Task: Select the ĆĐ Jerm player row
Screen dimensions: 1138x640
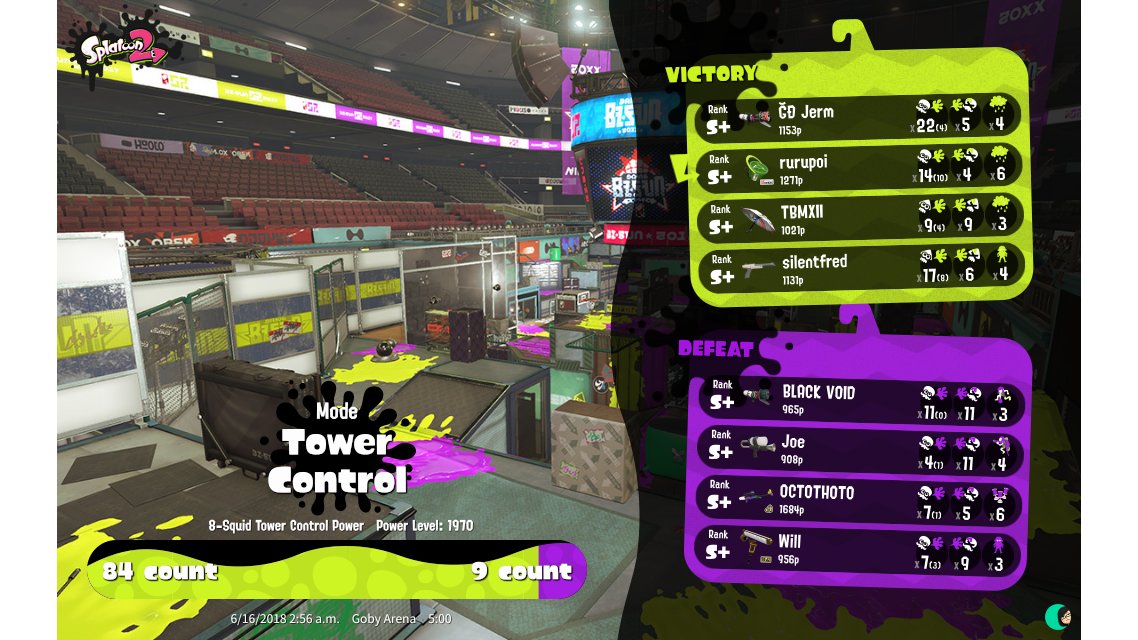Action: [858, 117]
